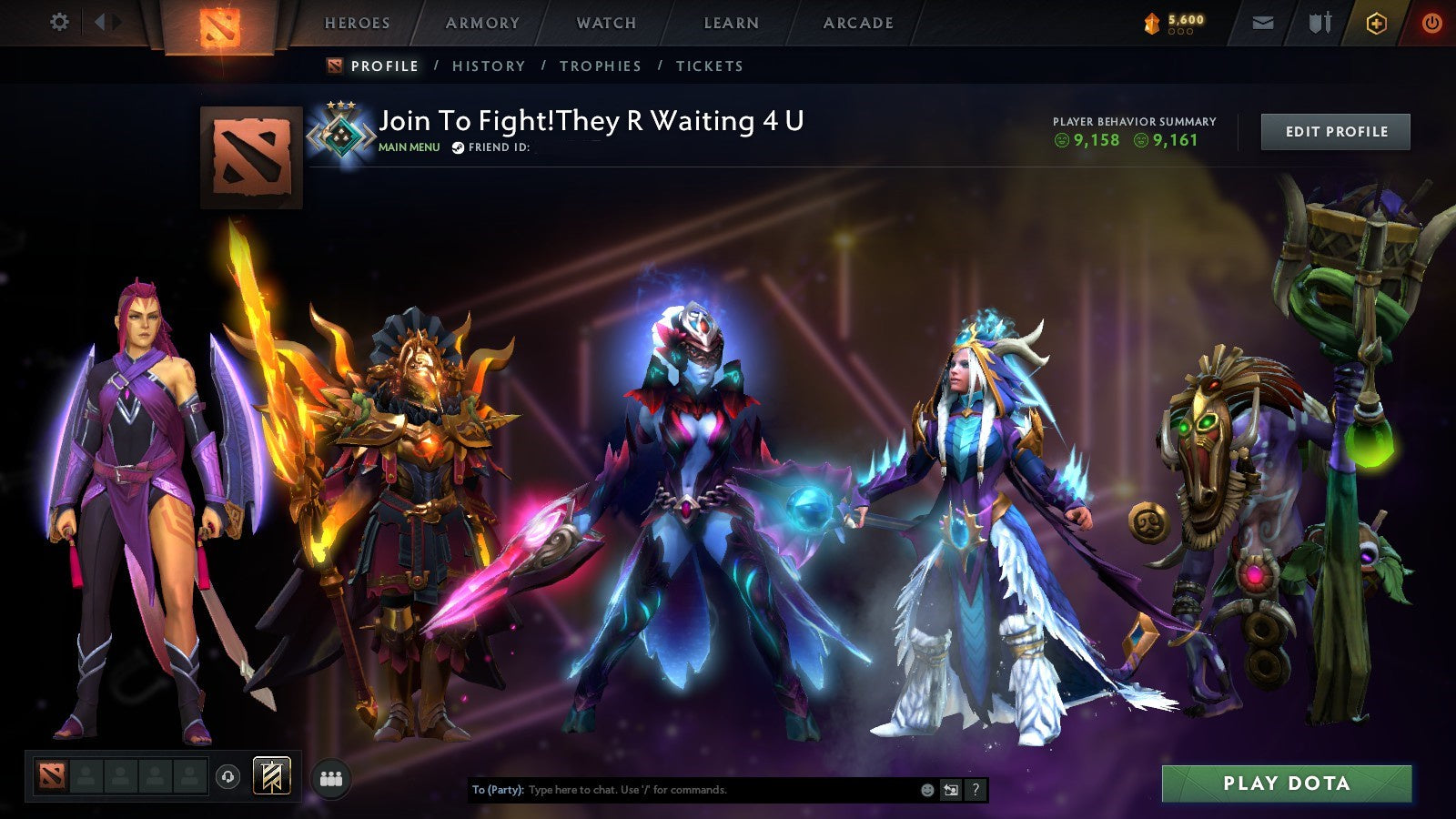Click the EDIT PROFILE button

[1334, 131]
